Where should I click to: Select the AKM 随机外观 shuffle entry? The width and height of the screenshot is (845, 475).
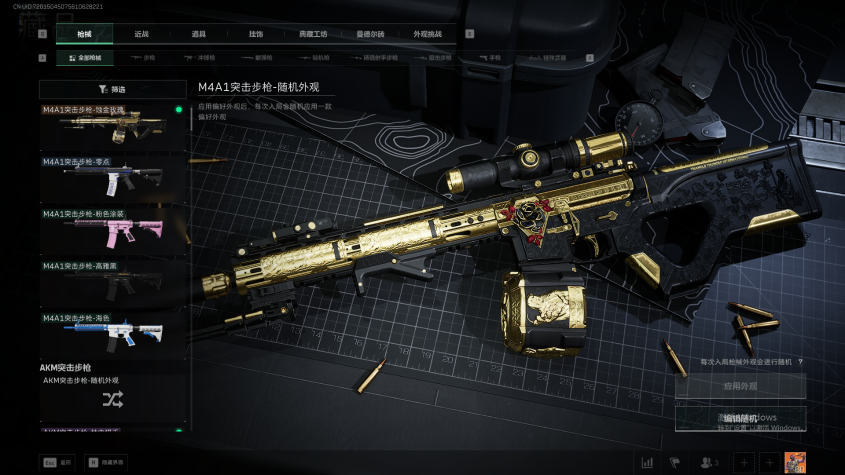pyautogui.click(x=113, y=399)
